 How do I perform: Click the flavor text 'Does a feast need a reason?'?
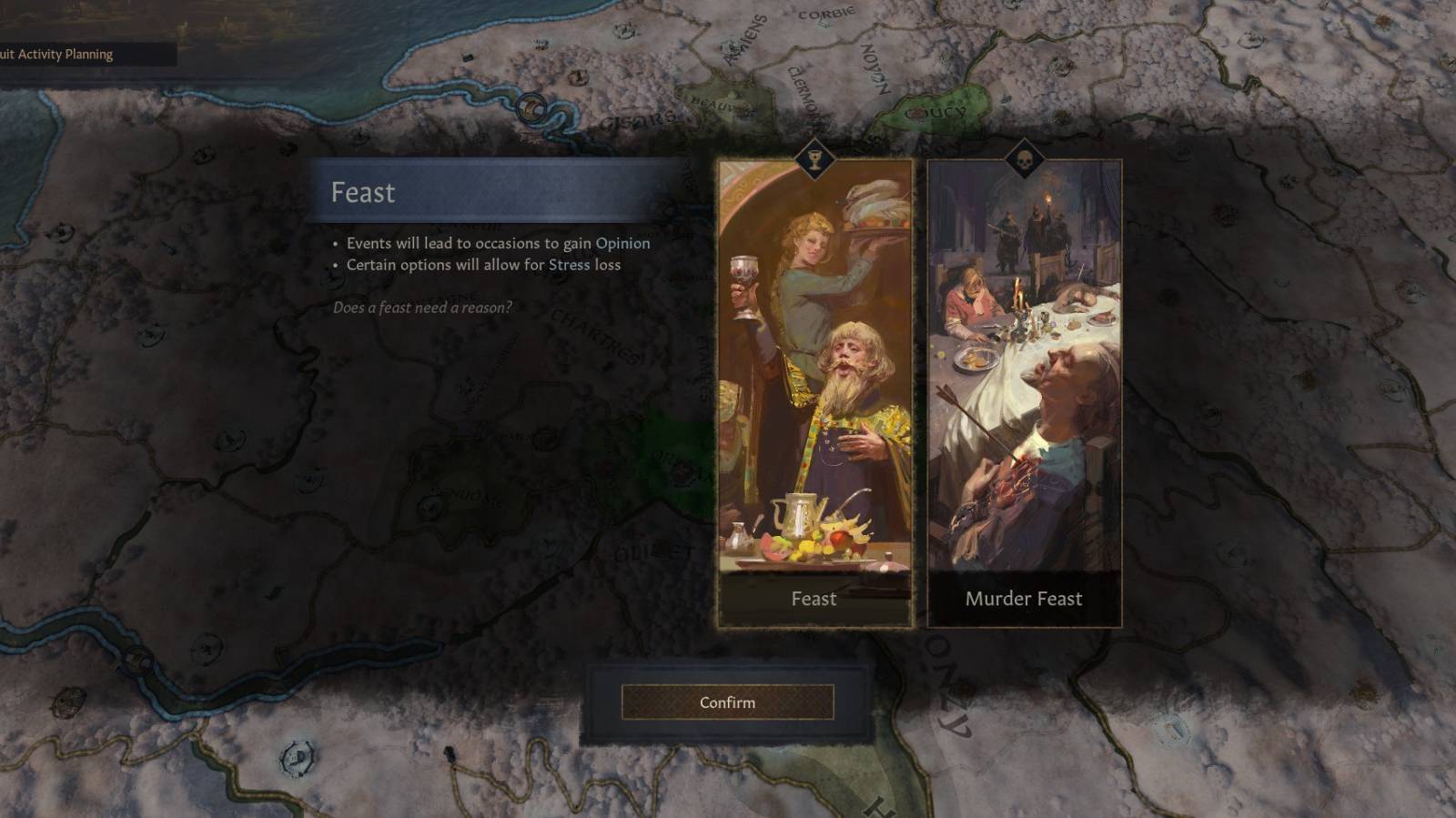click(423, 308)
